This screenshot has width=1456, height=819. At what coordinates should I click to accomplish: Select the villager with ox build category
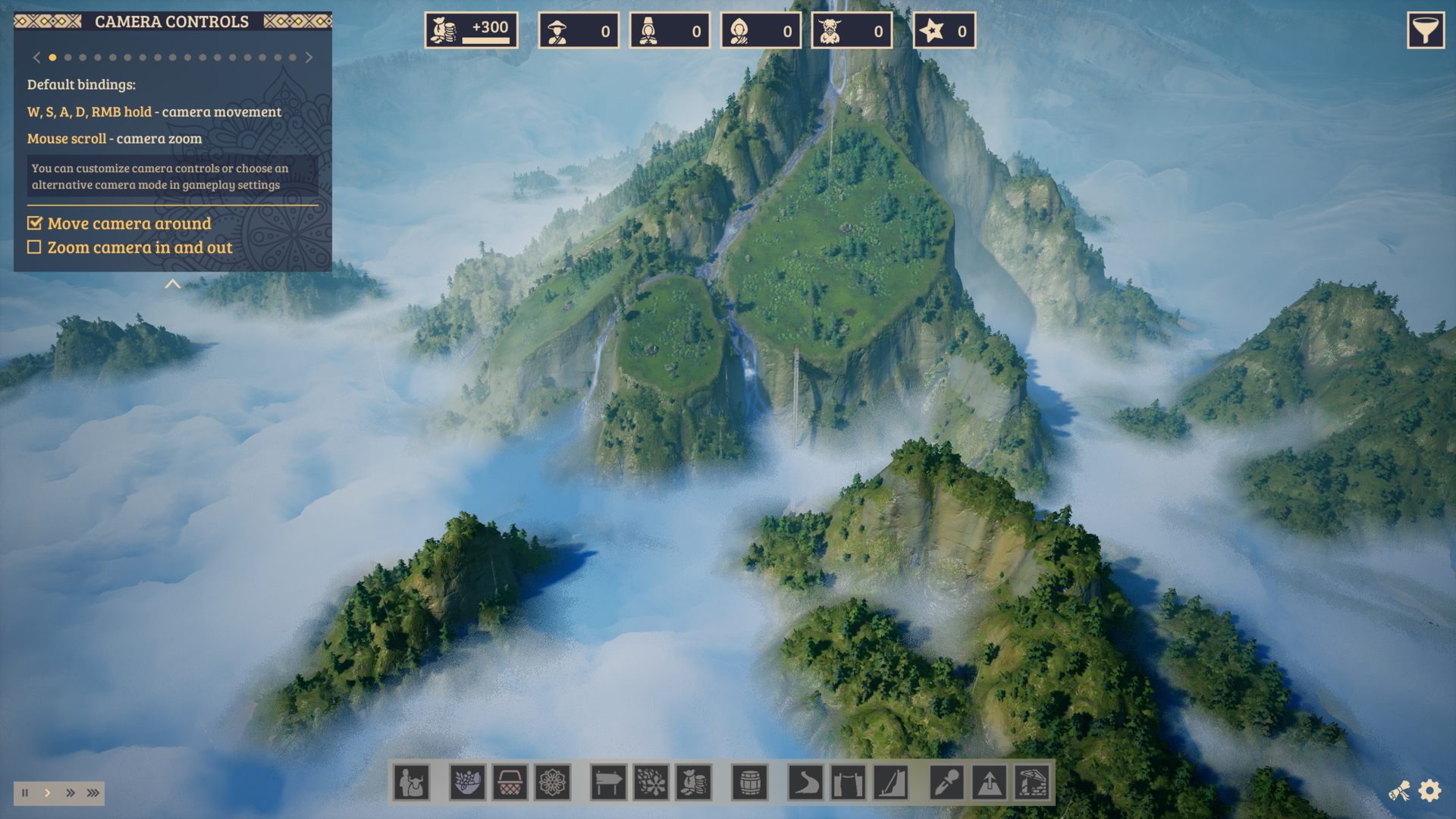pyautogui.click(x=412, y=782)
